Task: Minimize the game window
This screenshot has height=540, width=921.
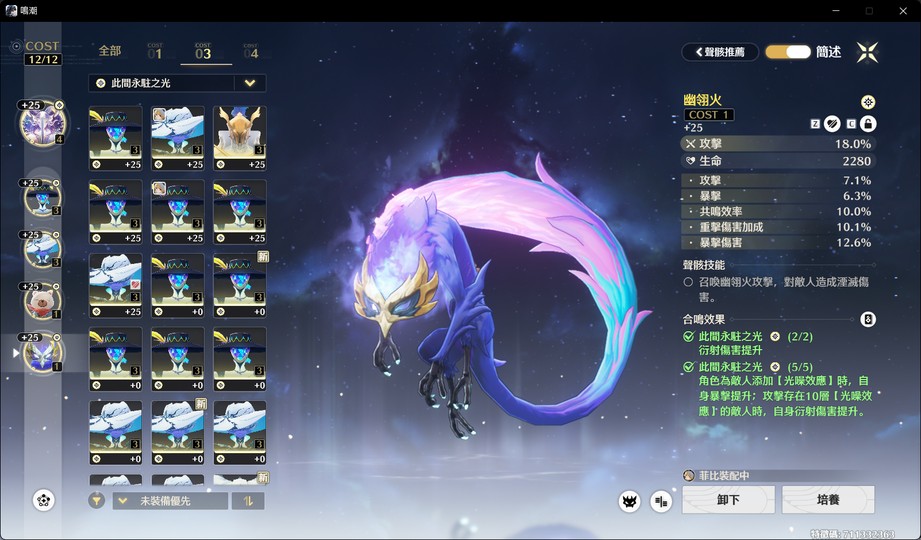Action: [835, 10]
